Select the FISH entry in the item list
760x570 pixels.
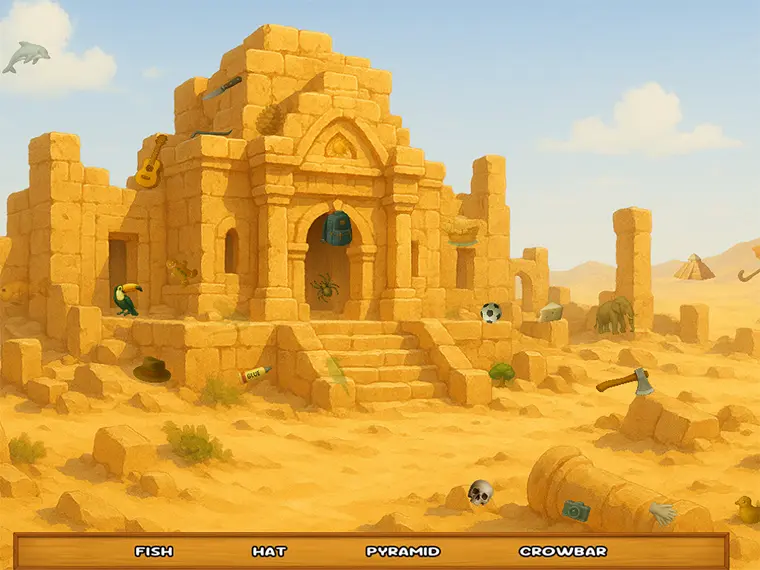(154, 551)
